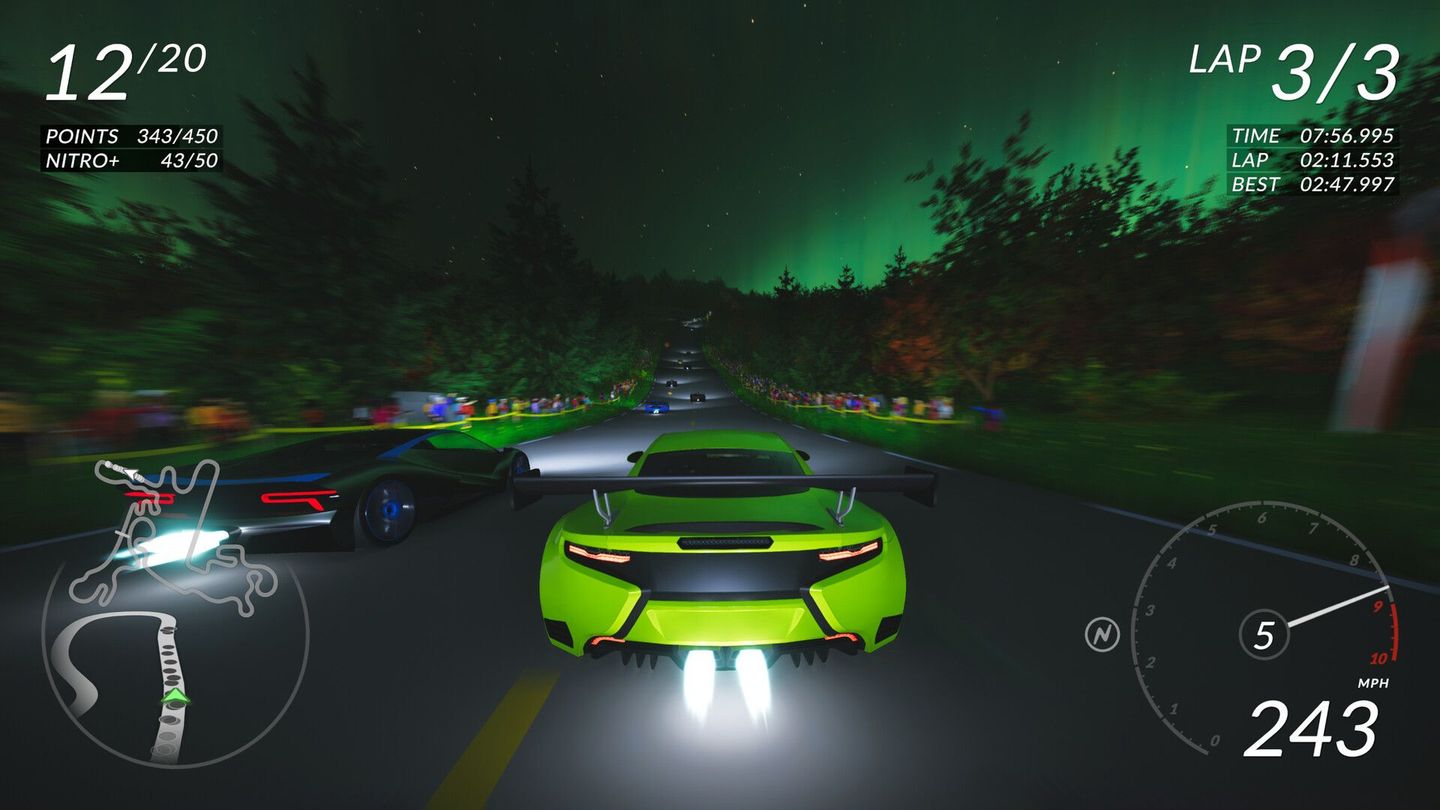Screen dimensions: 1440x810
Task: Click the compass N indicator near the tachometer
Action: (x=1102, y=631)
